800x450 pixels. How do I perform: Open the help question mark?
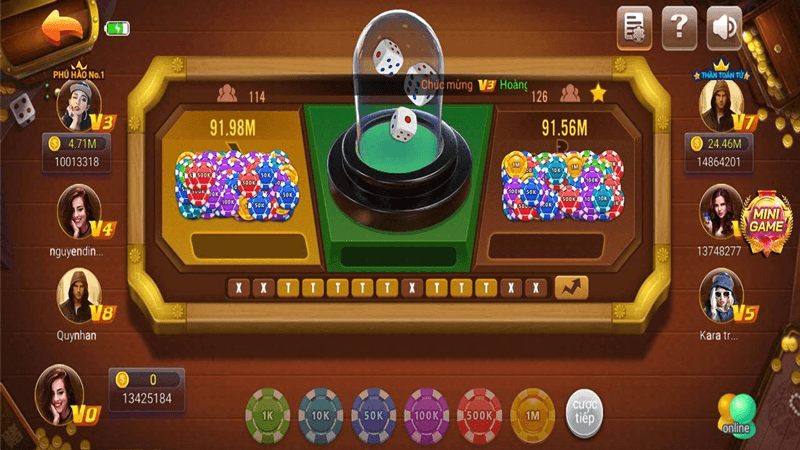[x=679, y=26]
